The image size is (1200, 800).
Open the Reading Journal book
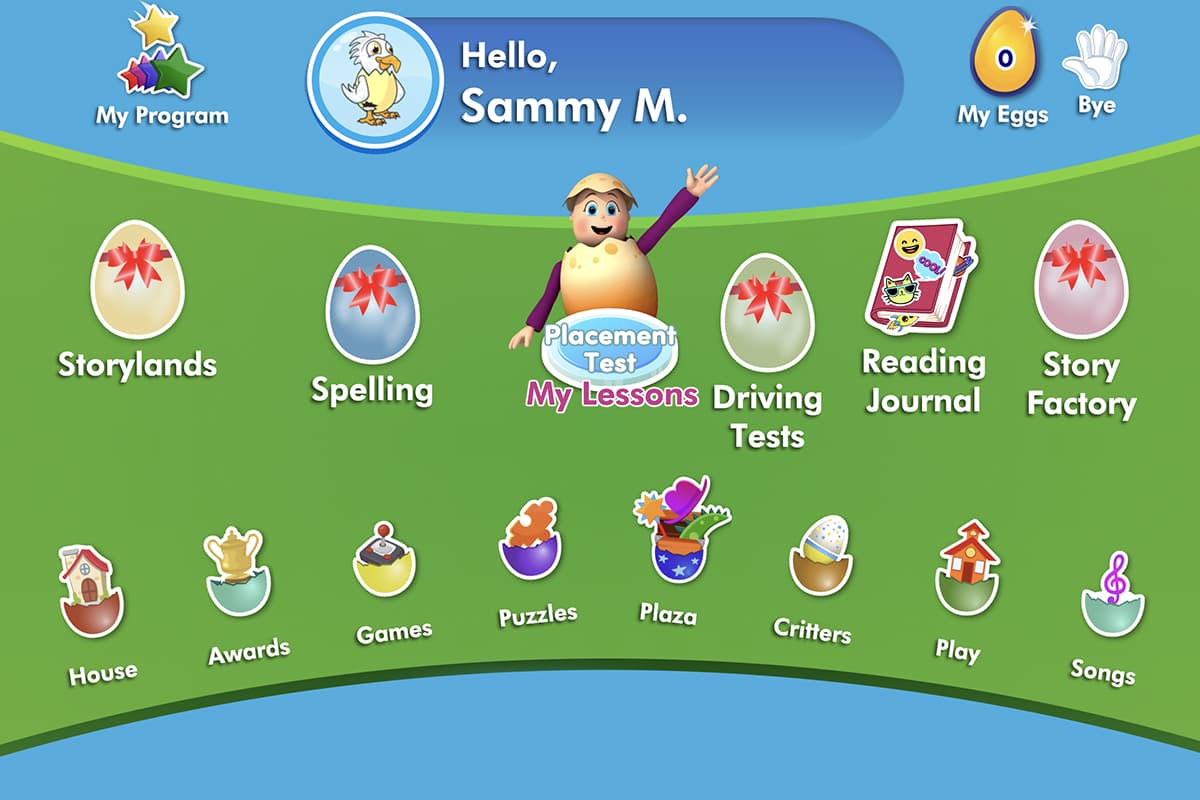tap(918, 277)
